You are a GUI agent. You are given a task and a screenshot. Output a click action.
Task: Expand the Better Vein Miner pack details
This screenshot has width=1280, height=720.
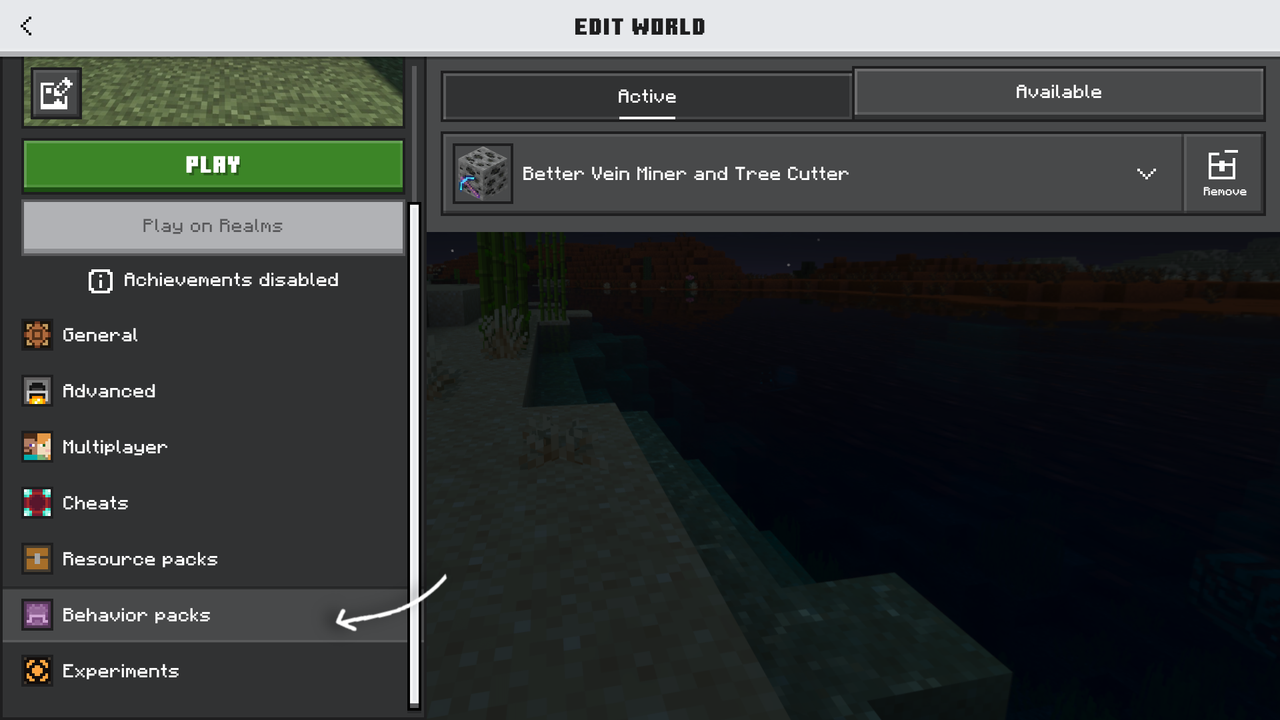pyautogui.click(x=1146, y=173)
